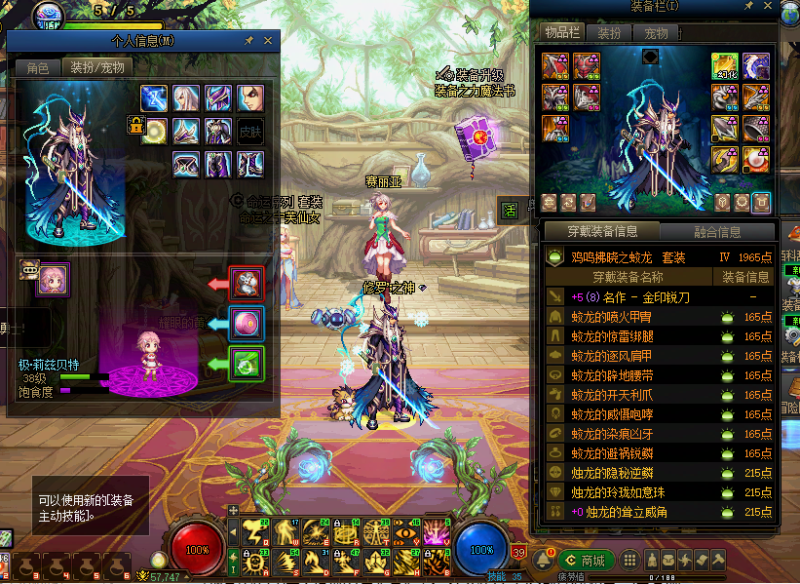Switch to the 角色 character tab

38,68
